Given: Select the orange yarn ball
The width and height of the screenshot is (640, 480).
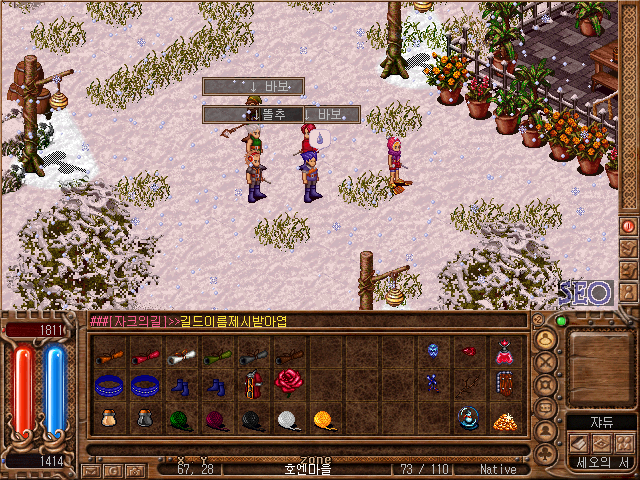Looking at the screenshot, I should click(x=323, y=419).
